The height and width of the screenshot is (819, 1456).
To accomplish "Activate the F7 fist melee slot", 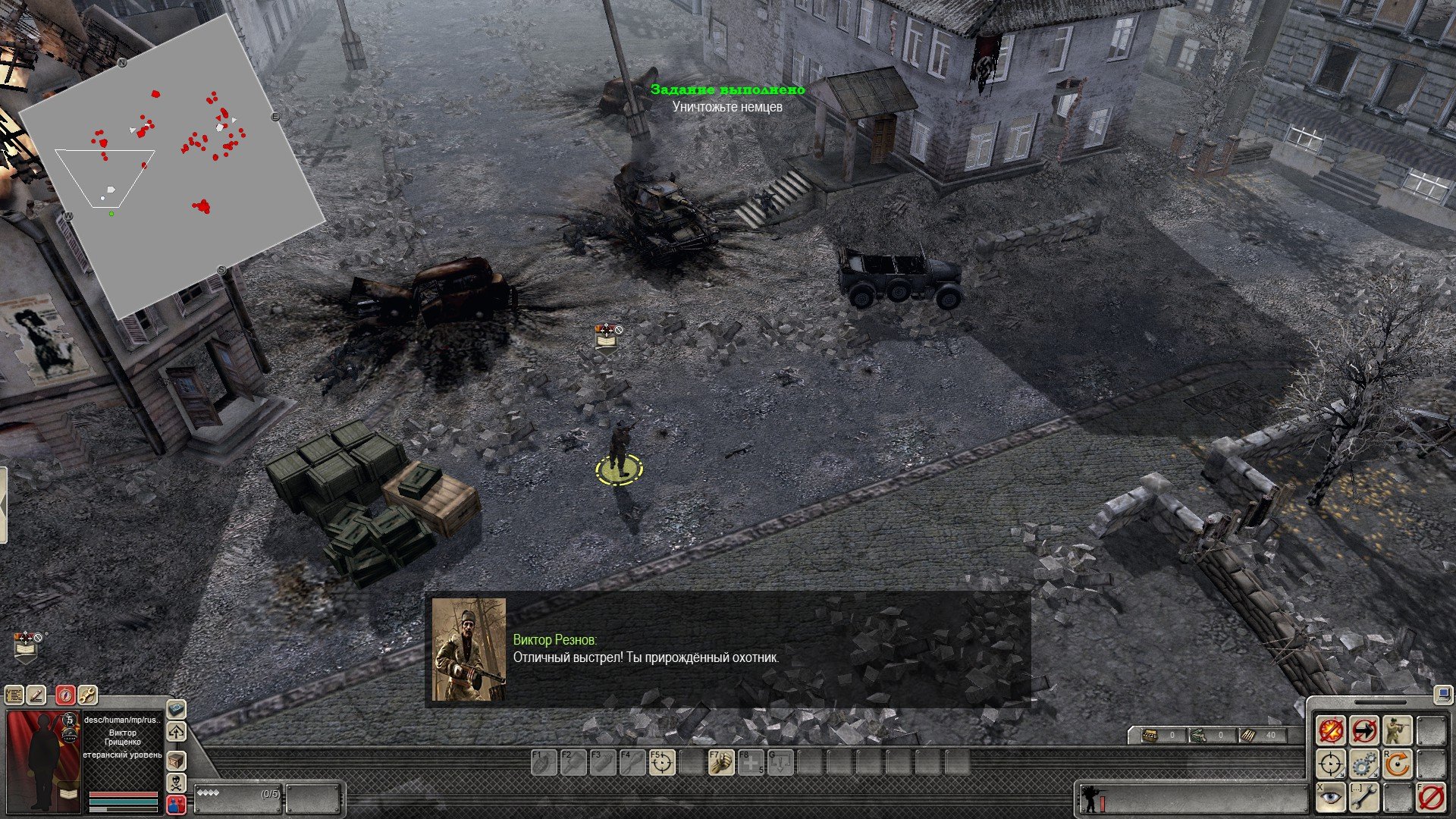I will [720, 762].
